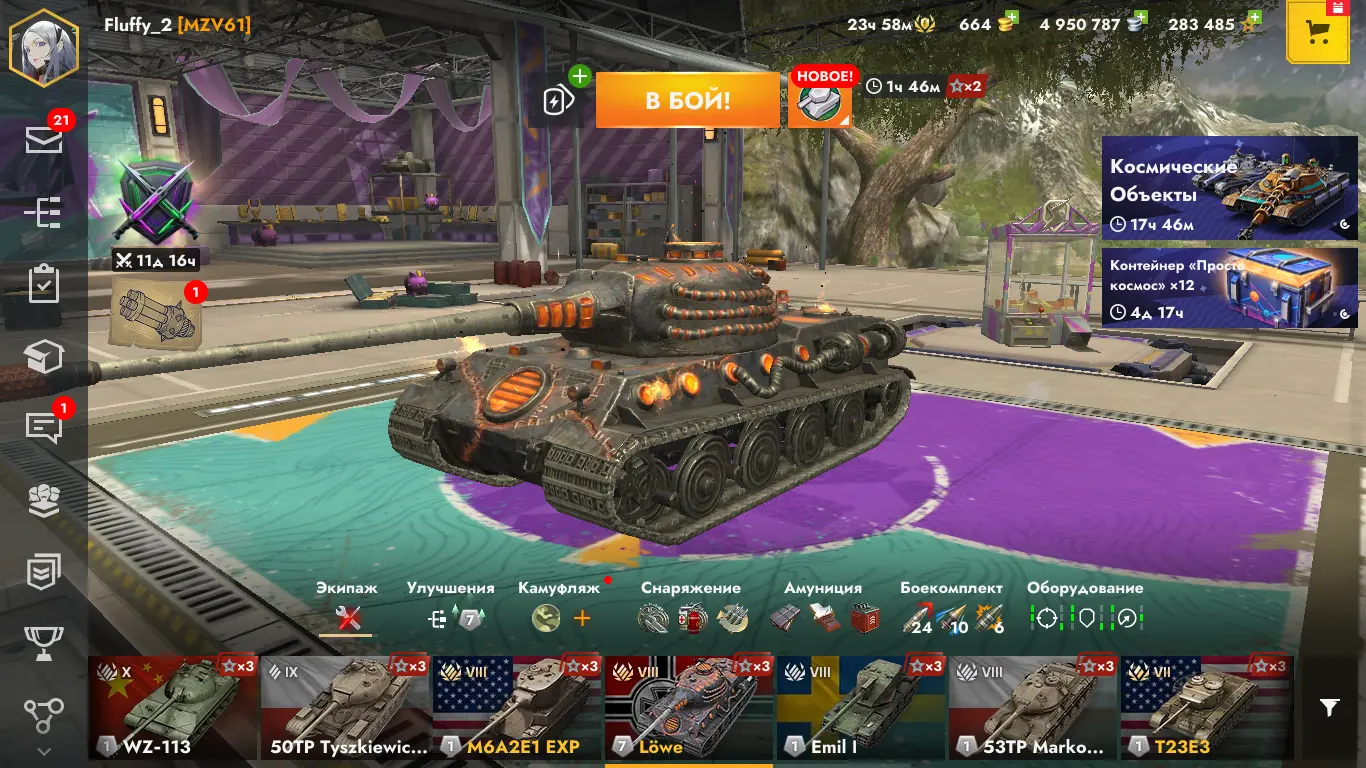This screenshot has width=1366, height=768.
Task: Open the Контейнер «Просто космос» offer
Action: [1229, 288]
